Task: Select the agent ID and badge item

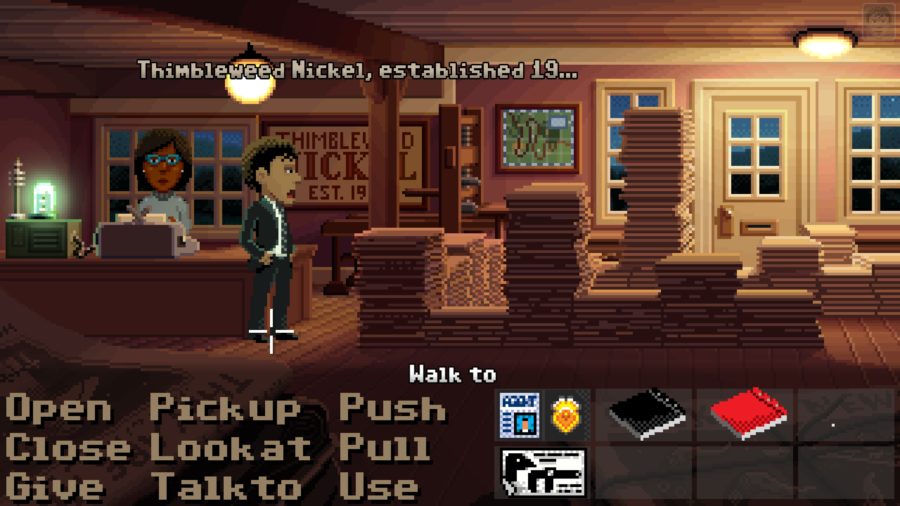Action: point(541,415)
